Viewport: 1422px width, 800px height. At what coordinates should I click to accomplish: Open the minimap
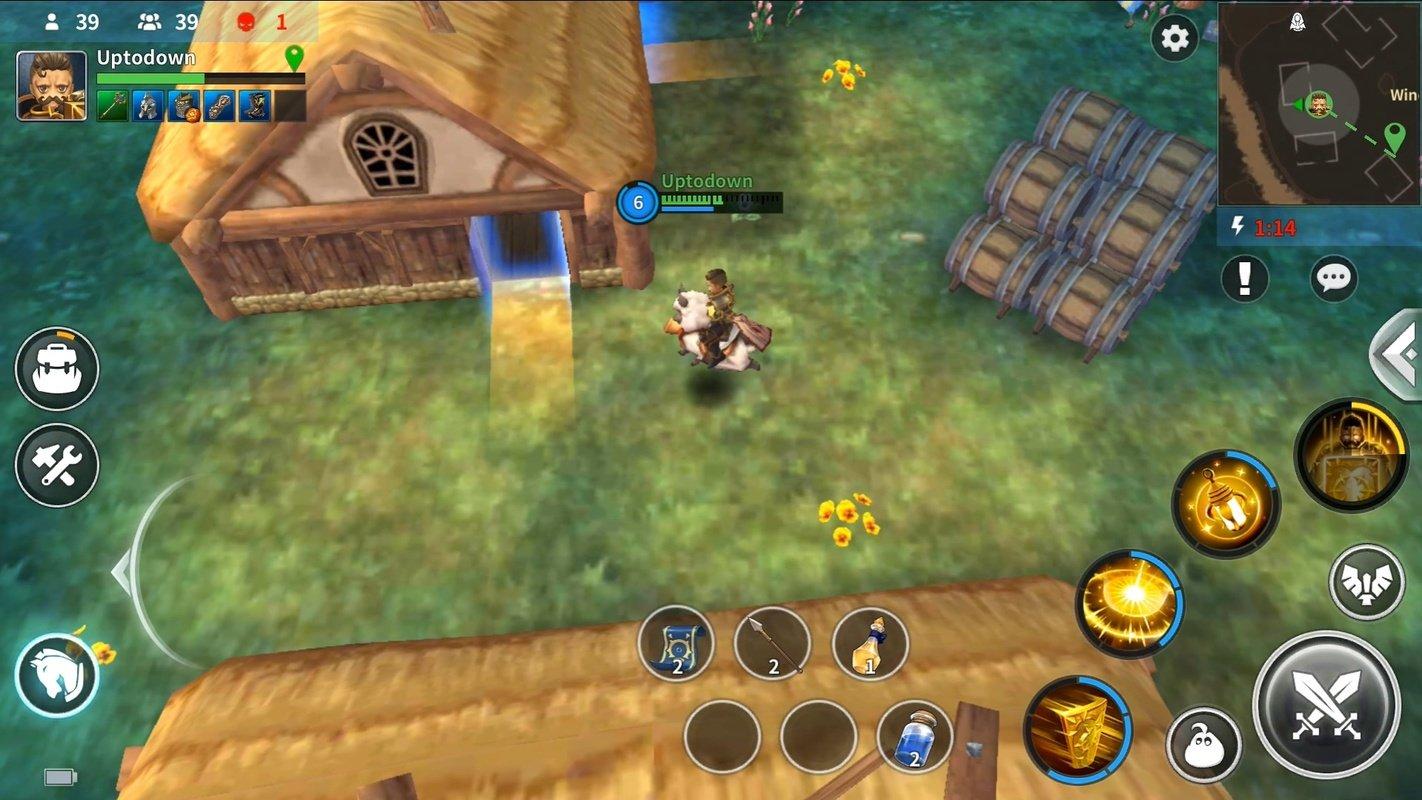click(1319, 103)
